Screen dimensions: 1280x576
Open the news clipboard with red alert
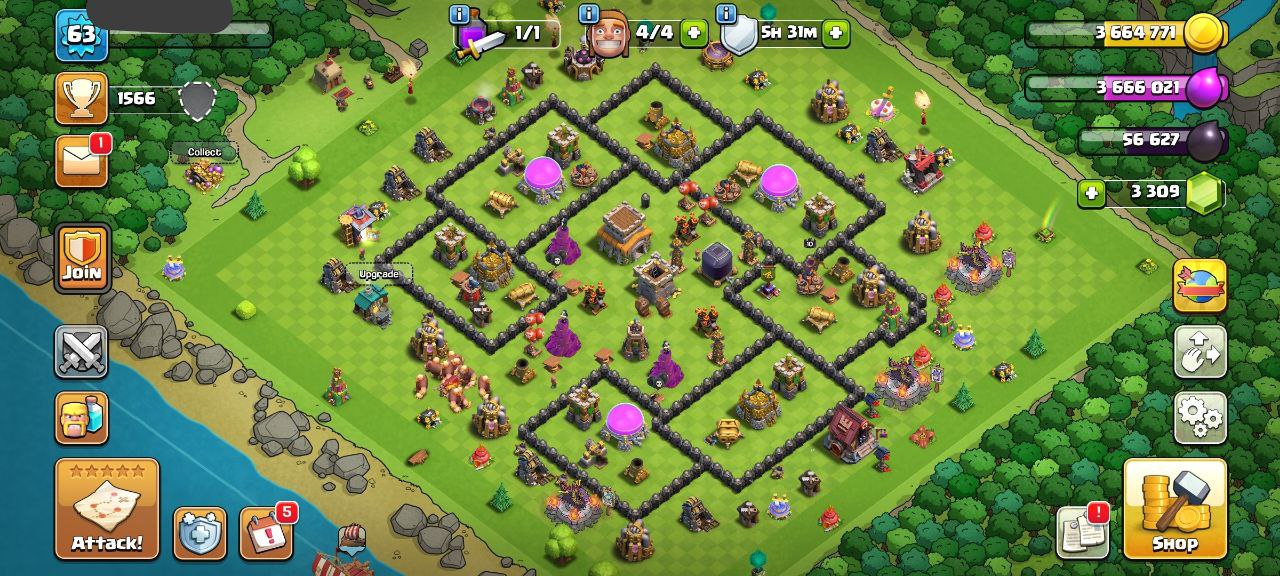[x=1083, y=531]
